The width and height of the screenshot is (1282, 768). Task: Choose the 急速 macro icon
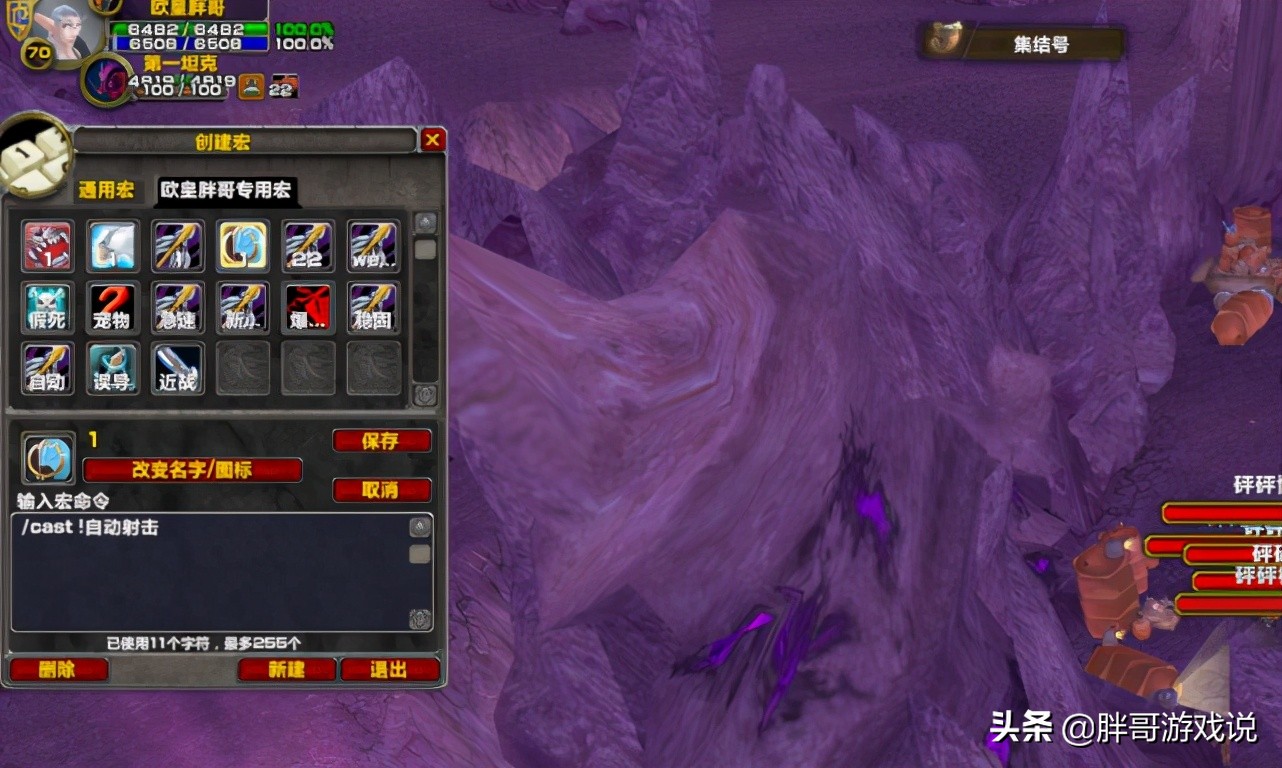click(x=178, y=307)
